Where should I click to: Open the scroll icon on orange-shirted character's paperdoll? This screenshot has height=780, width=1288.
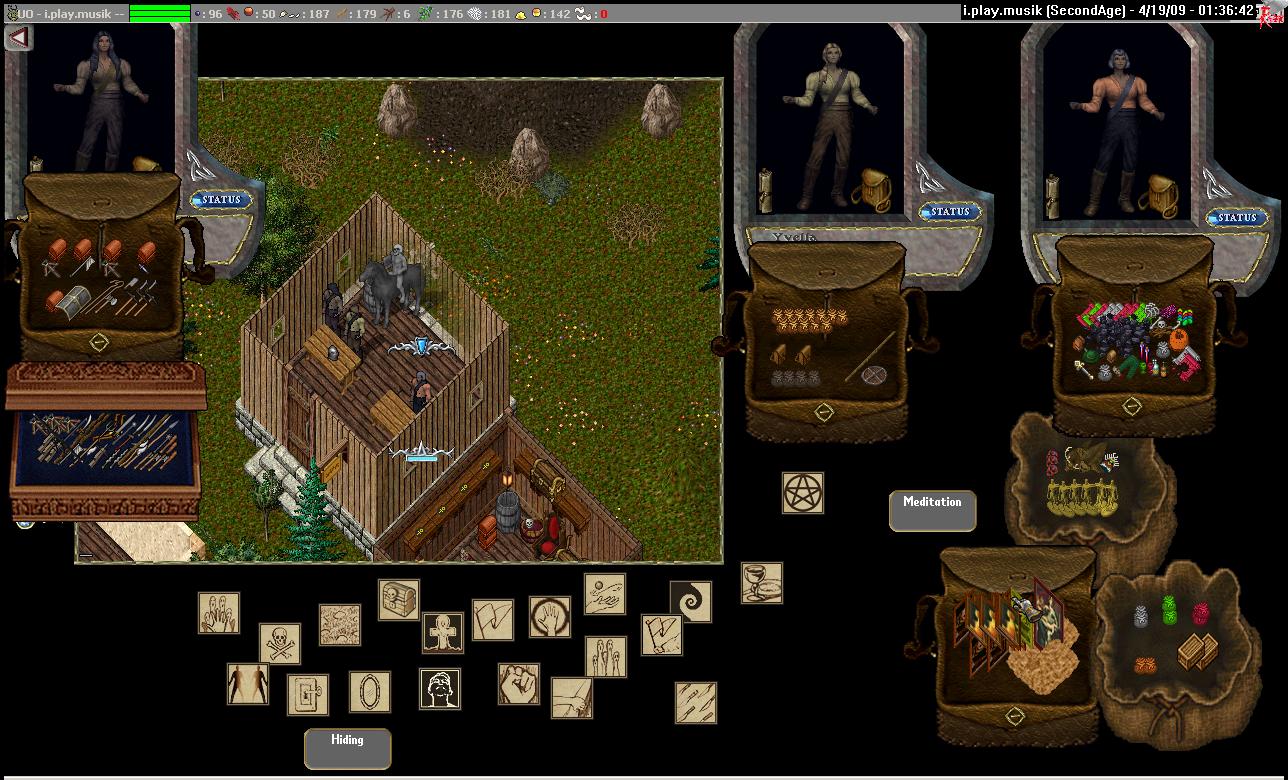1051,195
